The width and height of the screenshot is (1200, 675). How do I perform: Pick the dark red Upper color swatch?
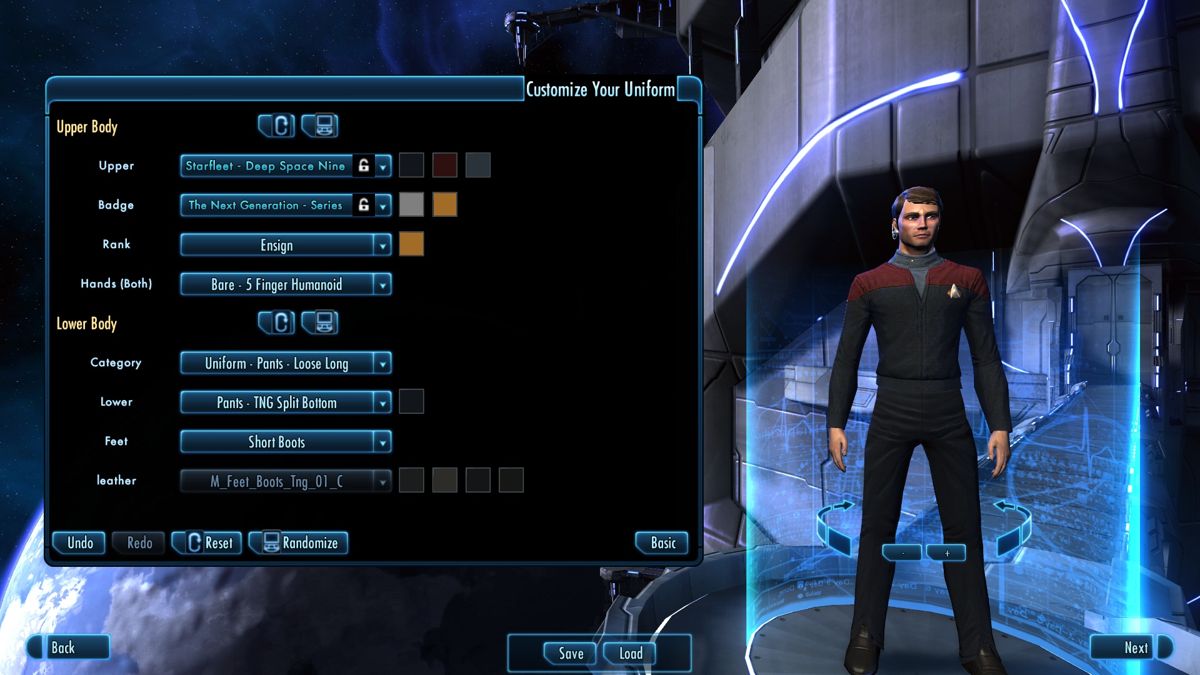(x=444, y=165)
